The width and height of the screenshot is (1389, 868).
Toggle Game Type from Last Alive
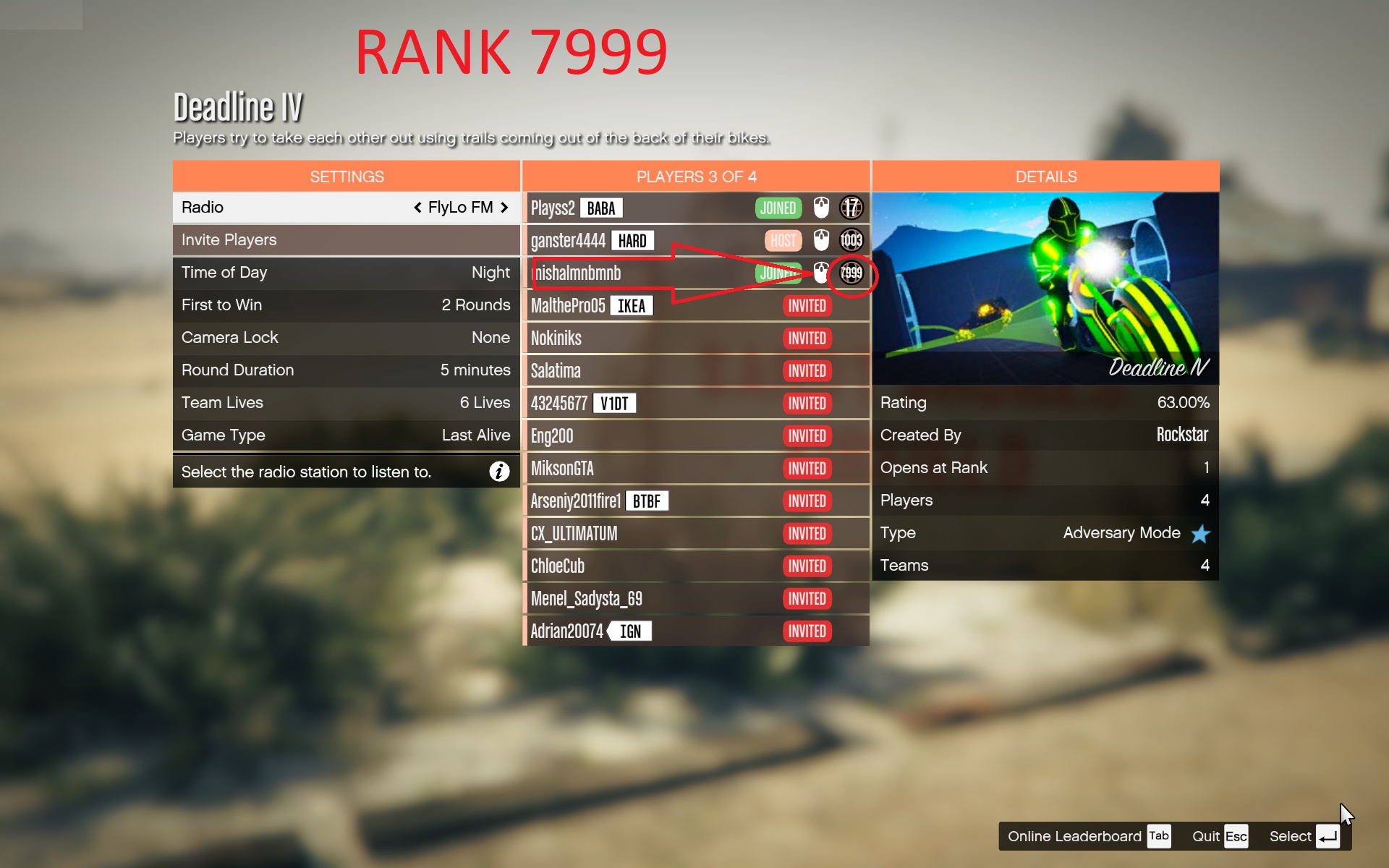tap(346, 435)
